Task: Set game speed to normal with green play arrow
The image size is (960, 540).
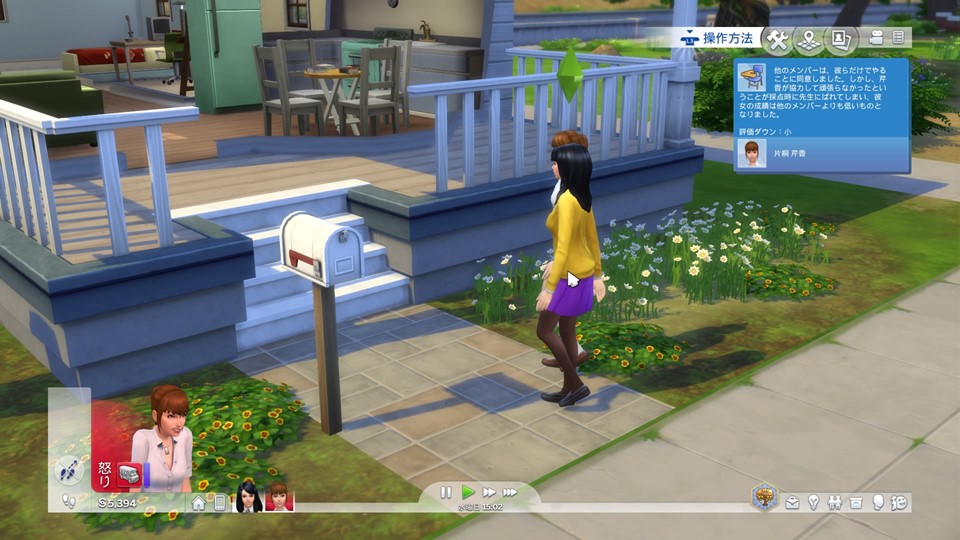Action: (468, 492)
